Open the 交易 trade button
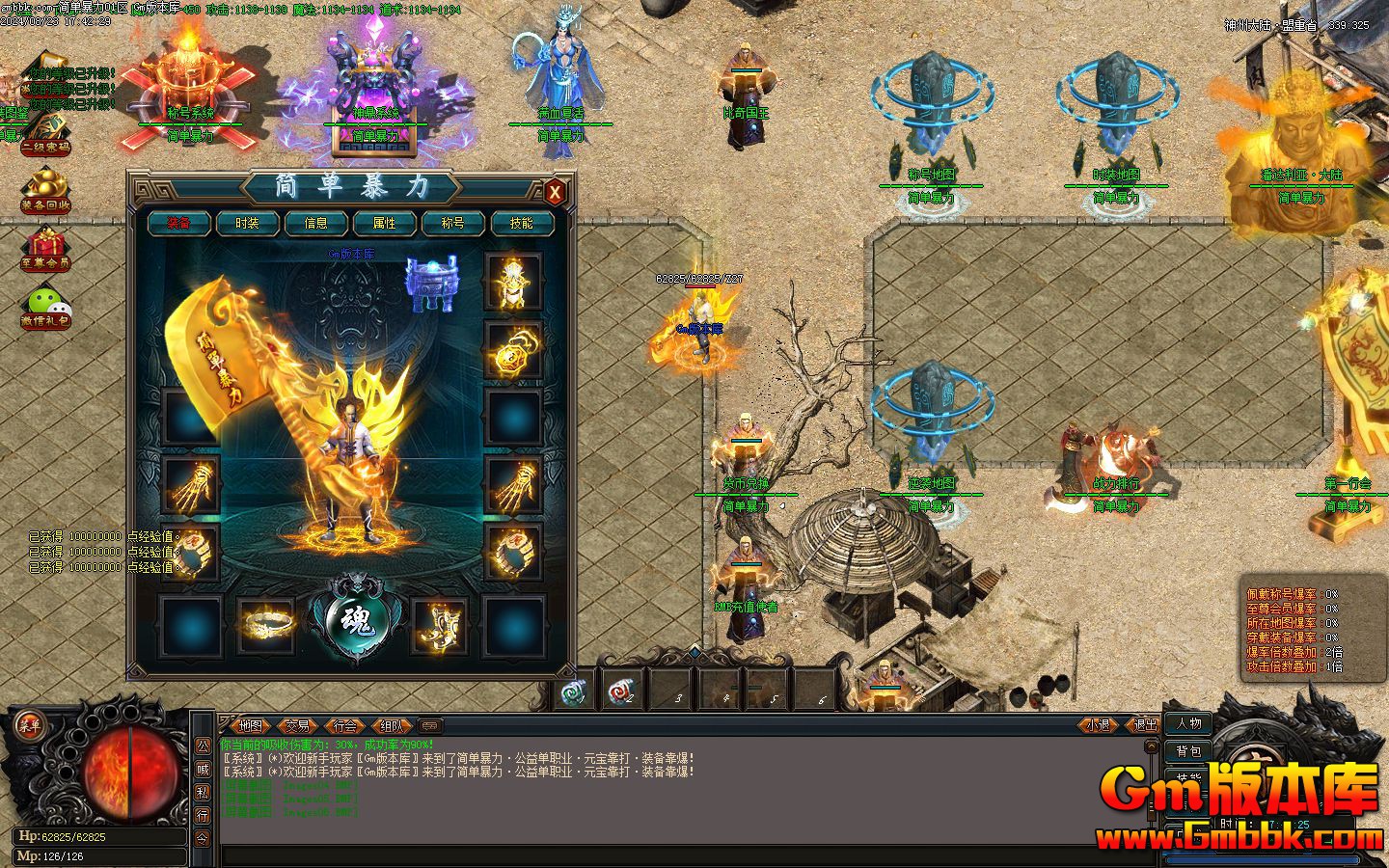 [298, 725]
